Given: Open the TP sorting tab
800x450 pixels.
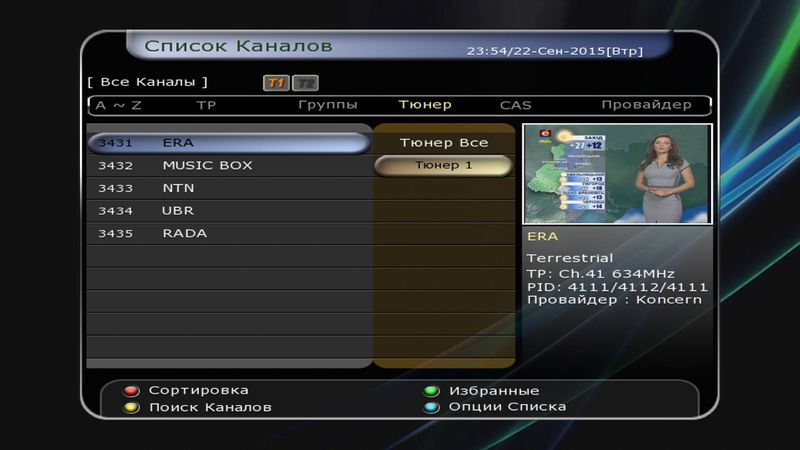Looking at the screenshot, I should tap(206, 105).
